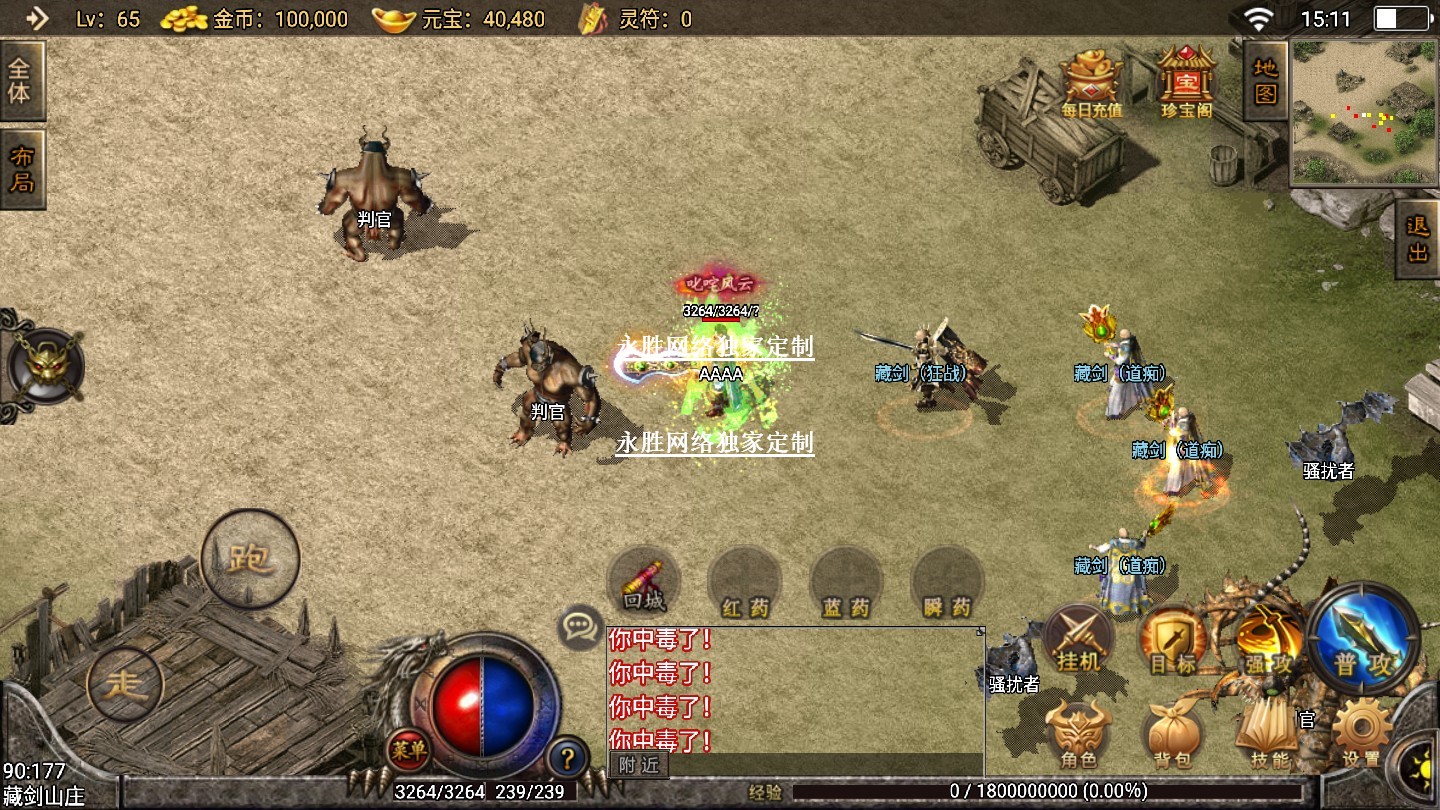The image size is (1440, 810).
Task: Select the 全体 tab on left edge
Action: (x=20, y=81)
